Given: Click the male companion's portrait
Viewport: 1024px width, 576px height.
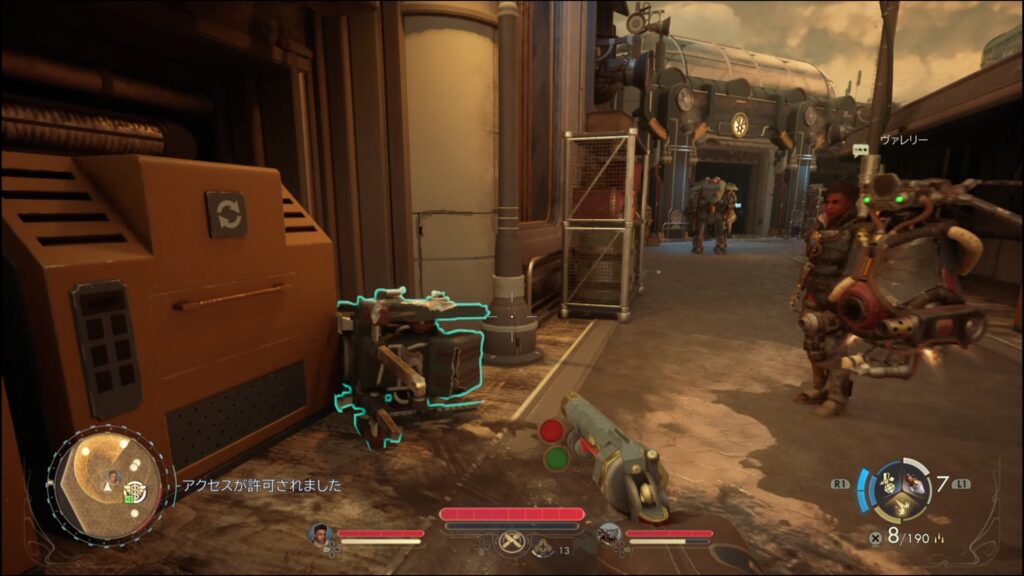Looking at the screenshot, I should pos(321,535).
